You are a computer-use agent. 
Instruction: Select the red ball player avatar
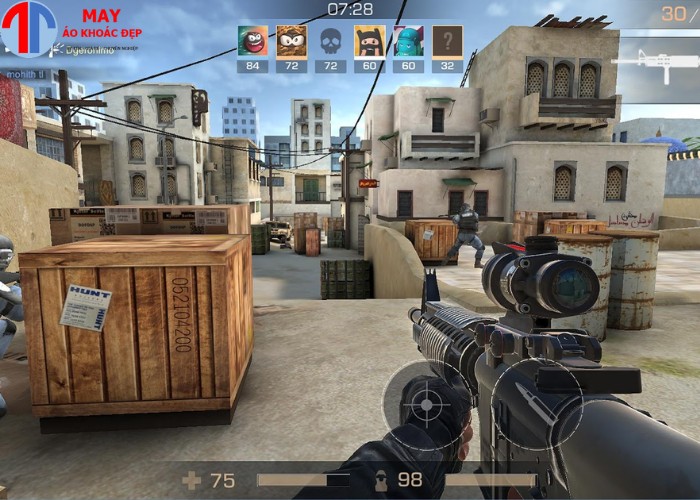(252, 41)
